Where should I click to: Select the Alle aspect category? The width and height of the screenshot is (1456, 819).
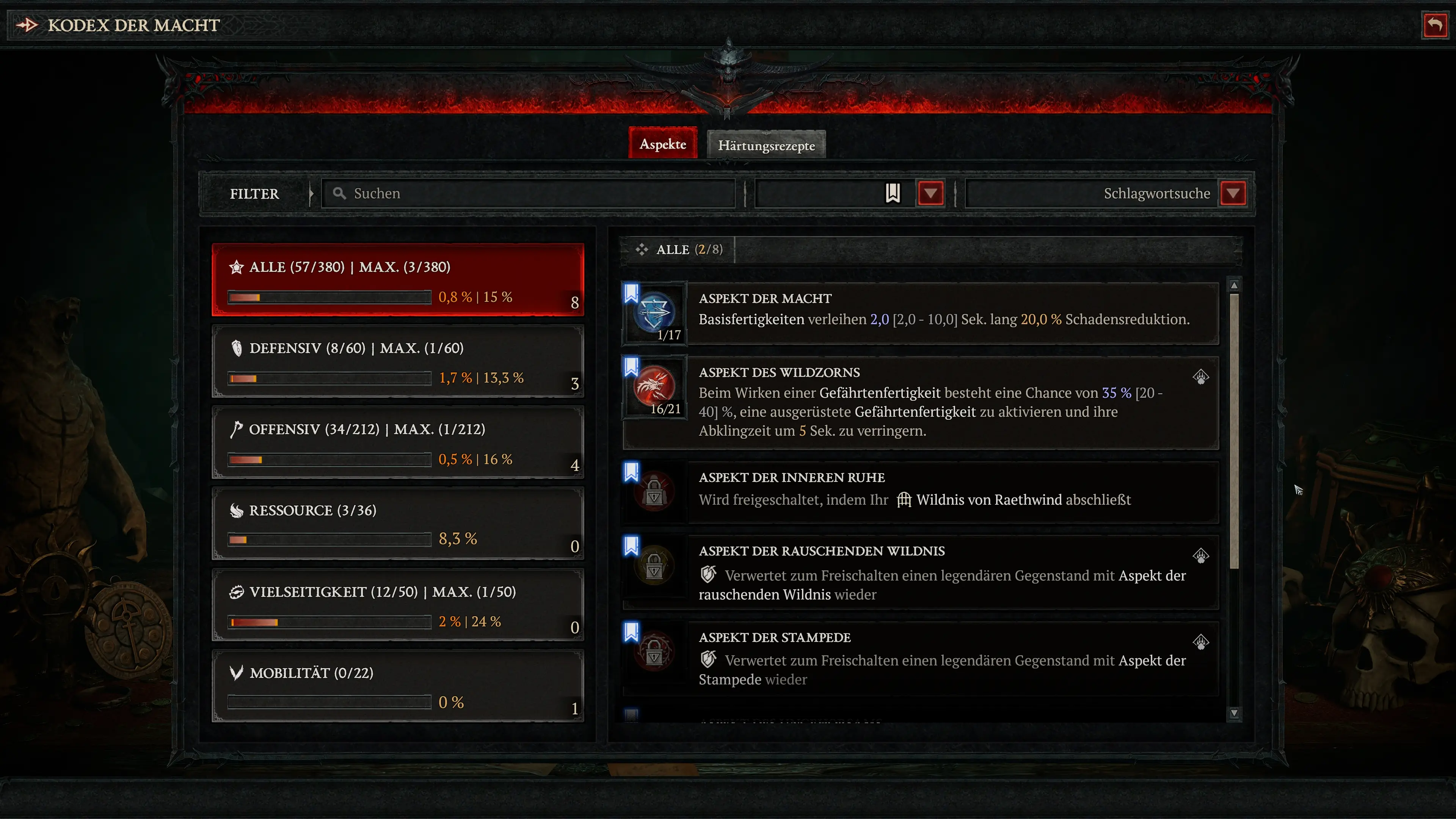tap(397, 280)
